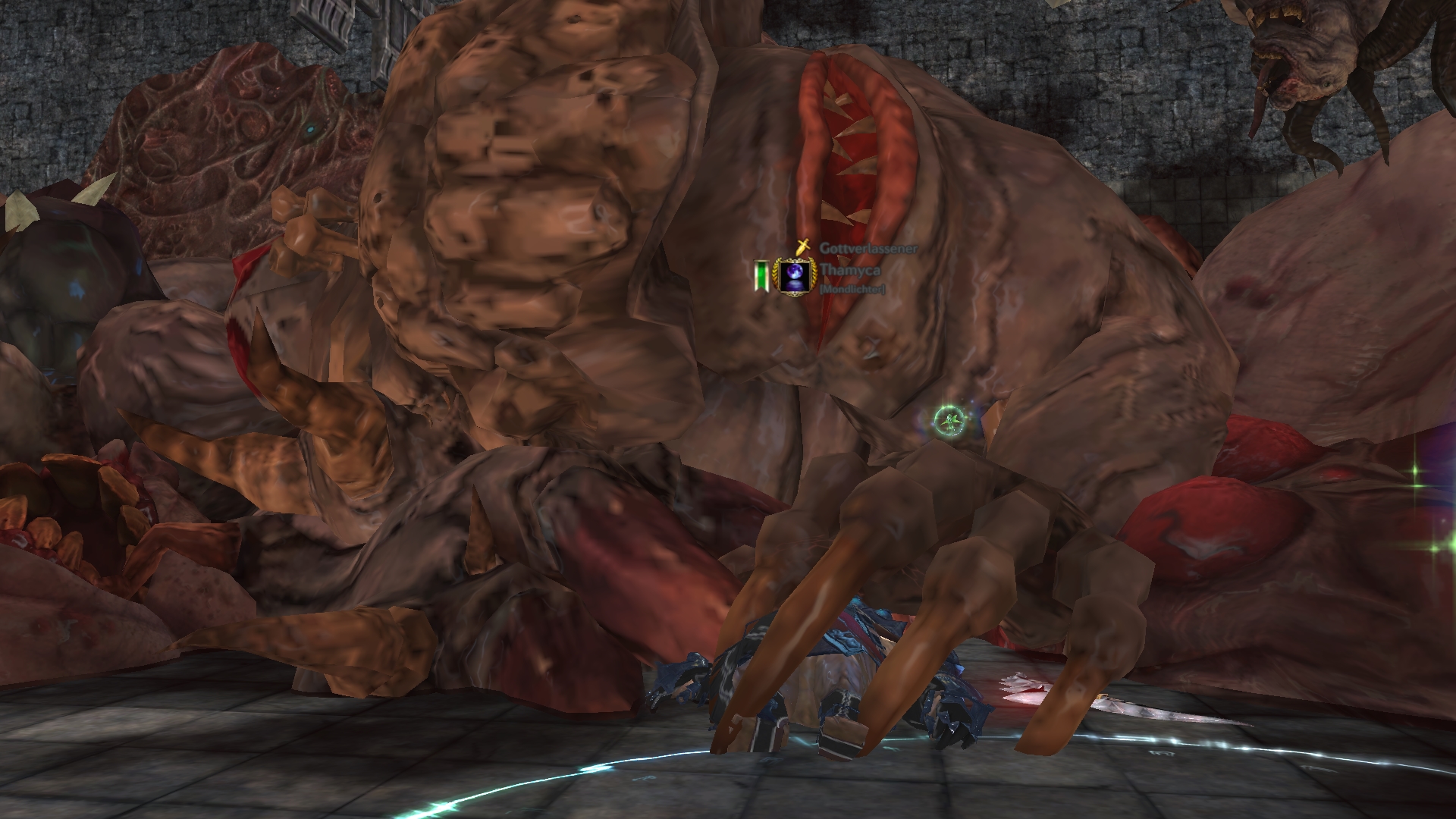Select player Thamyca via the nameplate
Screen dimensions: 1456x819
[x=845, y=269]
